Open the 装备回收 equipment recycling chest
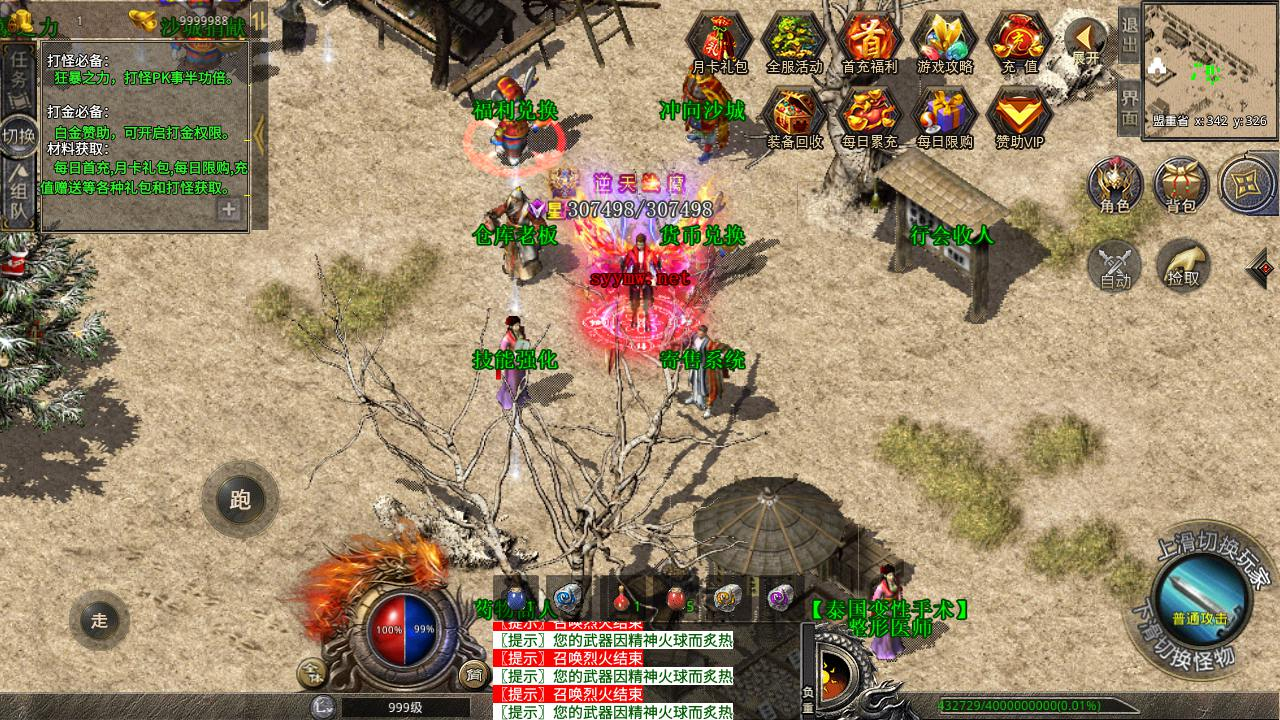 pyautogui.click(x=794, y=116)
